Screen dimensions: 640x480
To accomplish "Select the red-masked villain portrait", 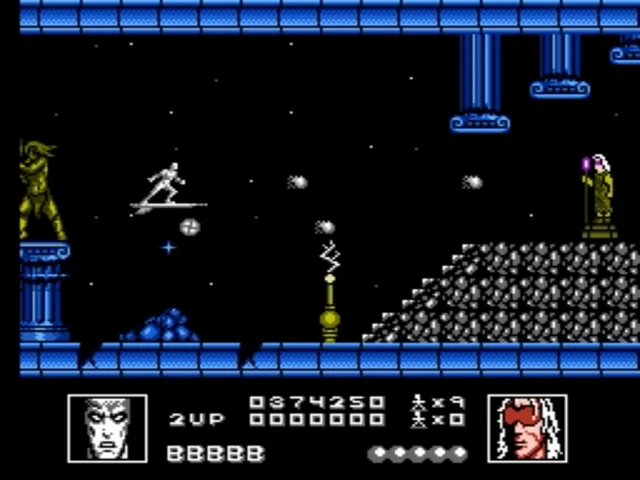I will (x=527, y=428).
